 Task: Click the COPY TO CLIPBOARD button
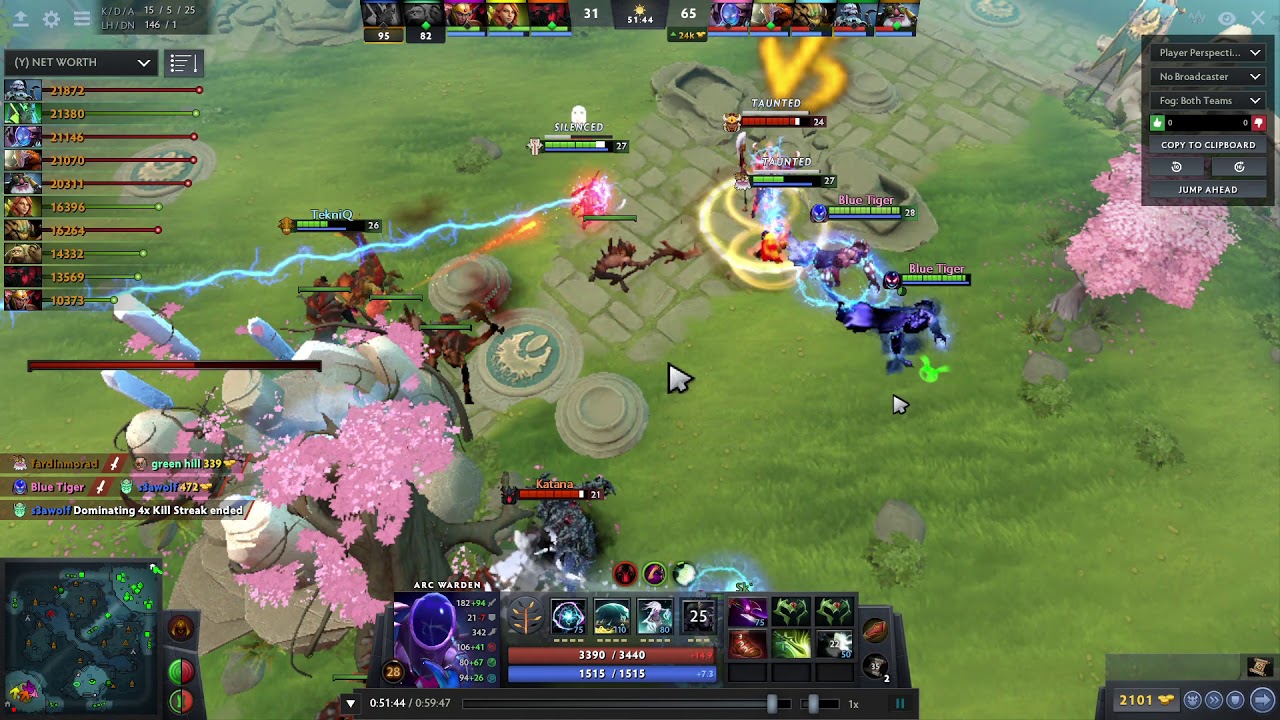tap(1207, 144)
